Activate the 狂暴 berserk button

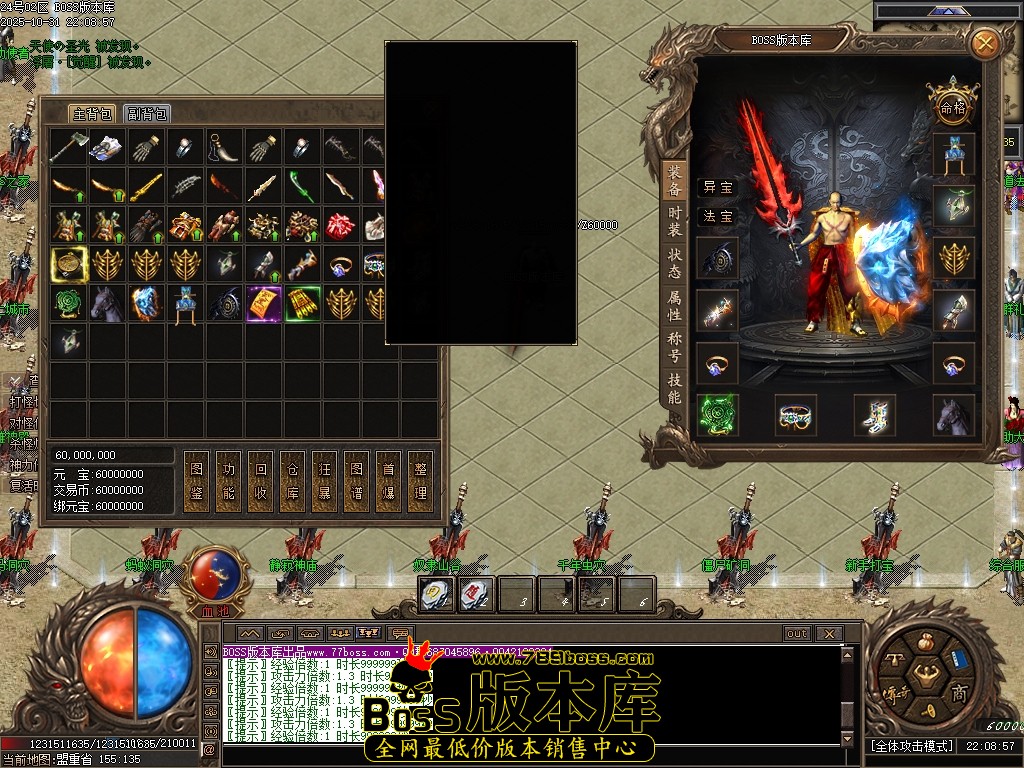325,481
